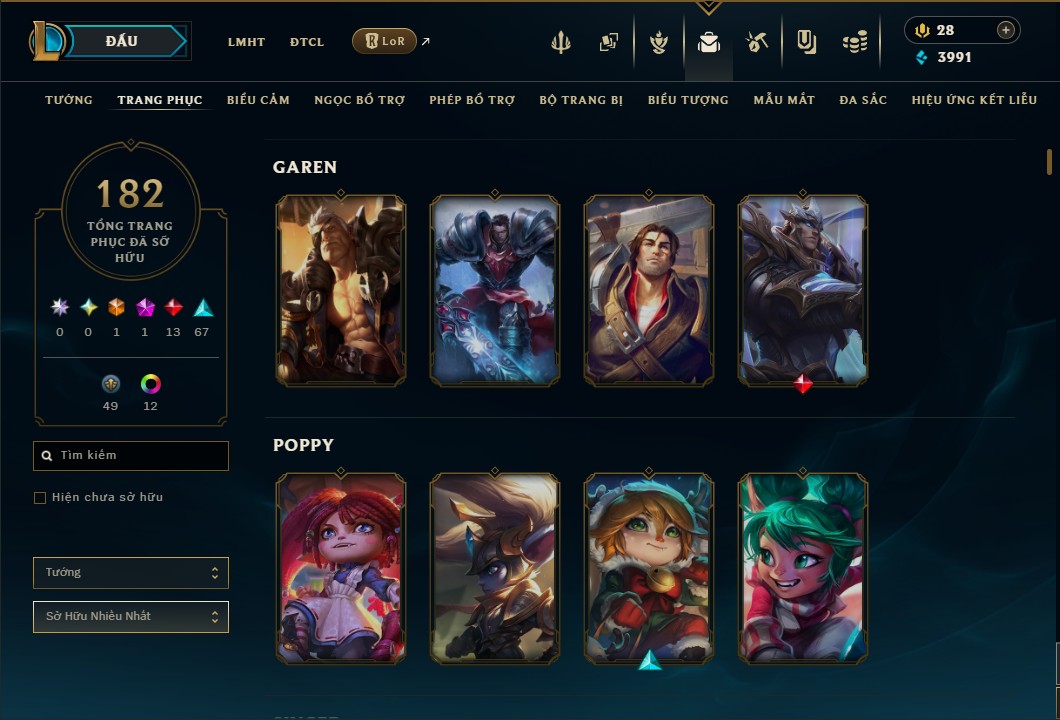Go to PHÉP BỔ TRỢ tab
This screenshot has width=1060, height=720.
[x=472, y=100]
